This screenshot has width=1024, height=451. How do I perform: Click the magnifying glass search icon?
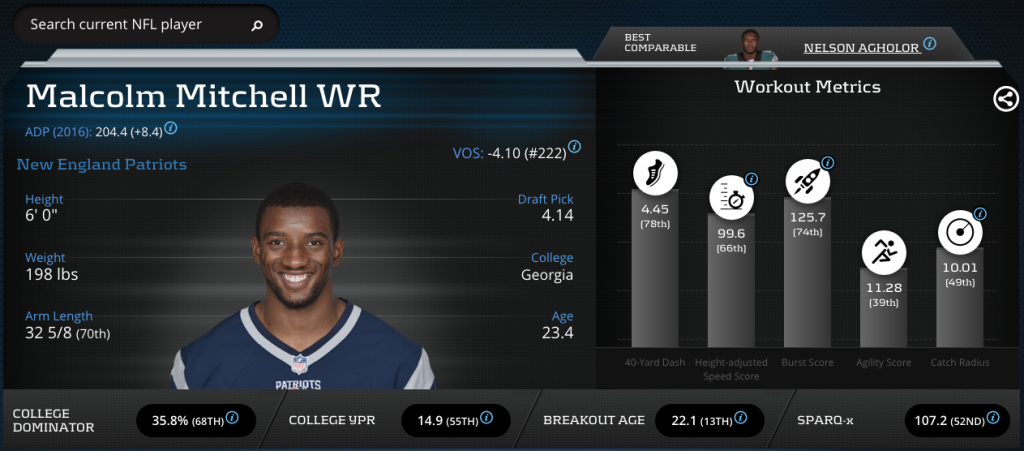tap(257, 25)
